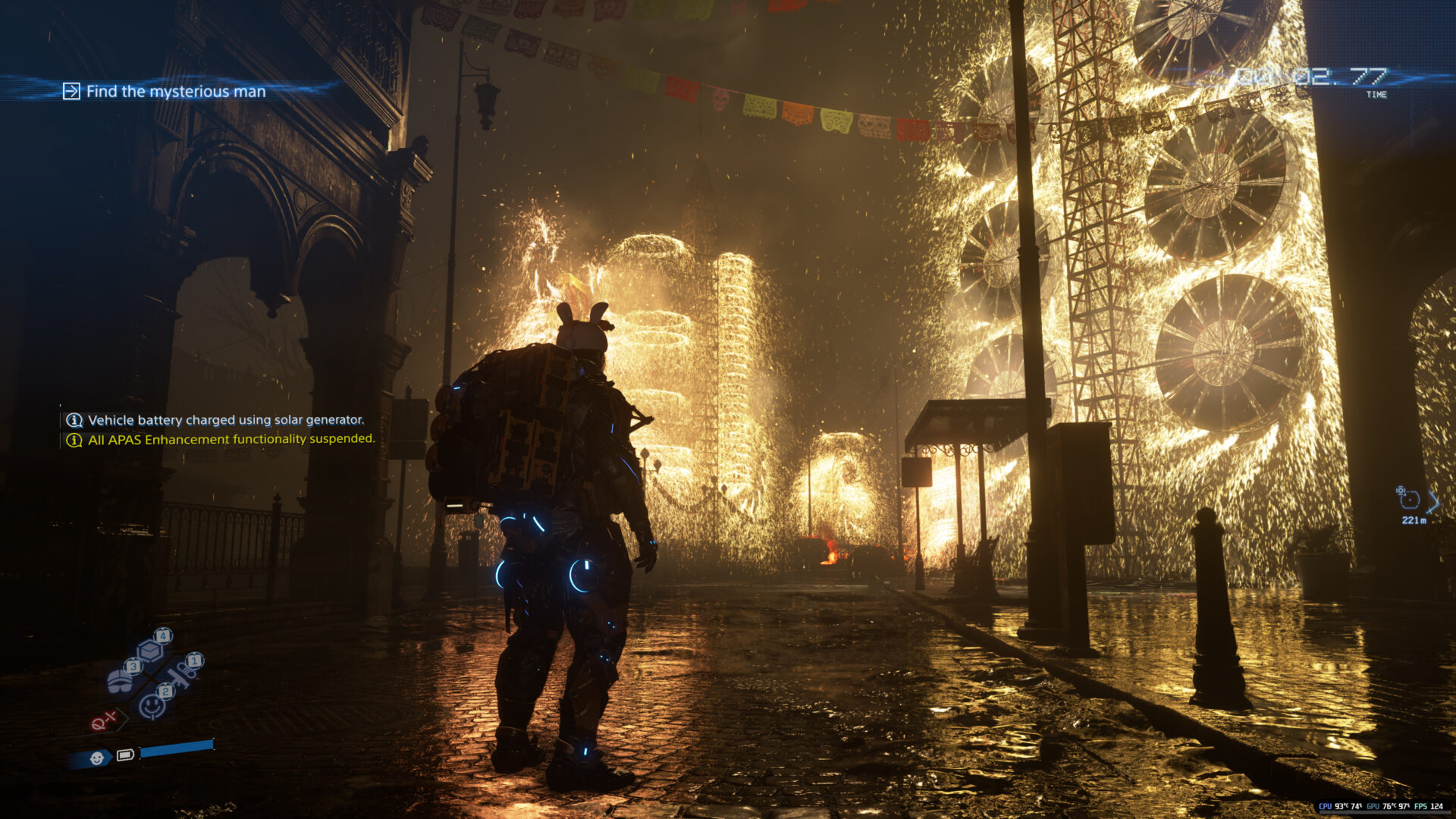Viewport: 1456px width, 819px height.
Task: Select the "Find the mysterious man" objective tracker
Action: click(175, 92)
